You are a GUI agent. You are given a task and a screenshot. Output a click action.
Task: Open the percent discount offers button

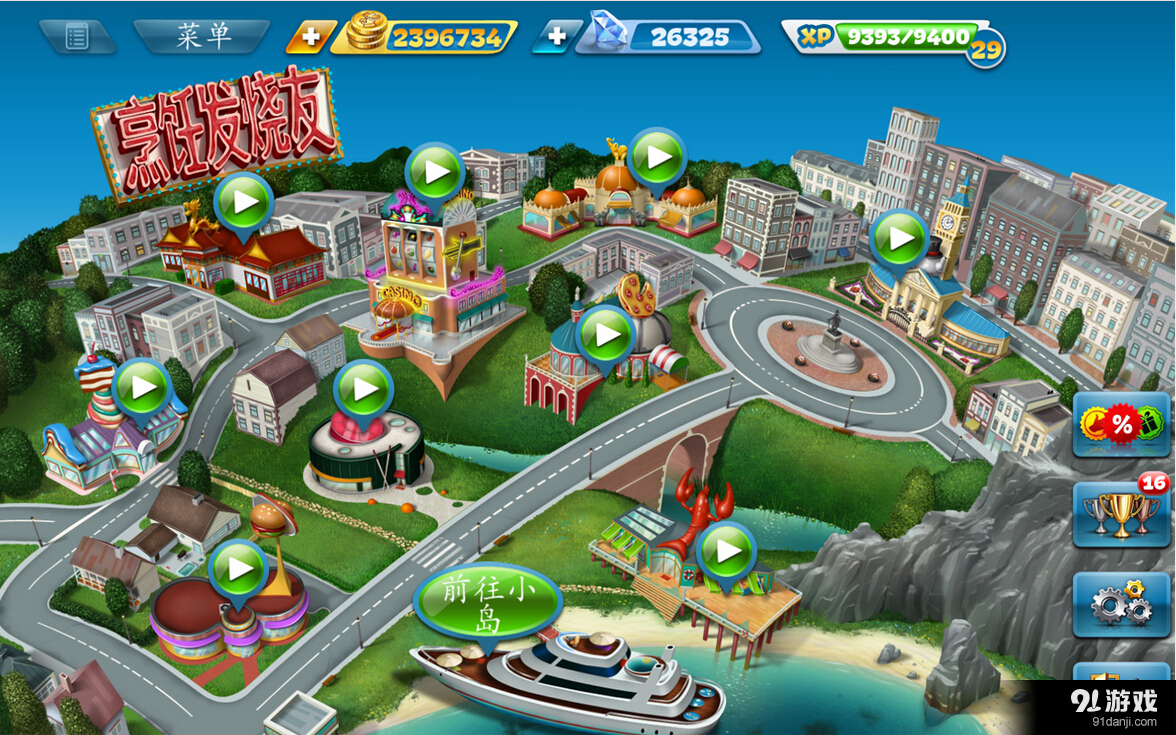click(1121, 424)
